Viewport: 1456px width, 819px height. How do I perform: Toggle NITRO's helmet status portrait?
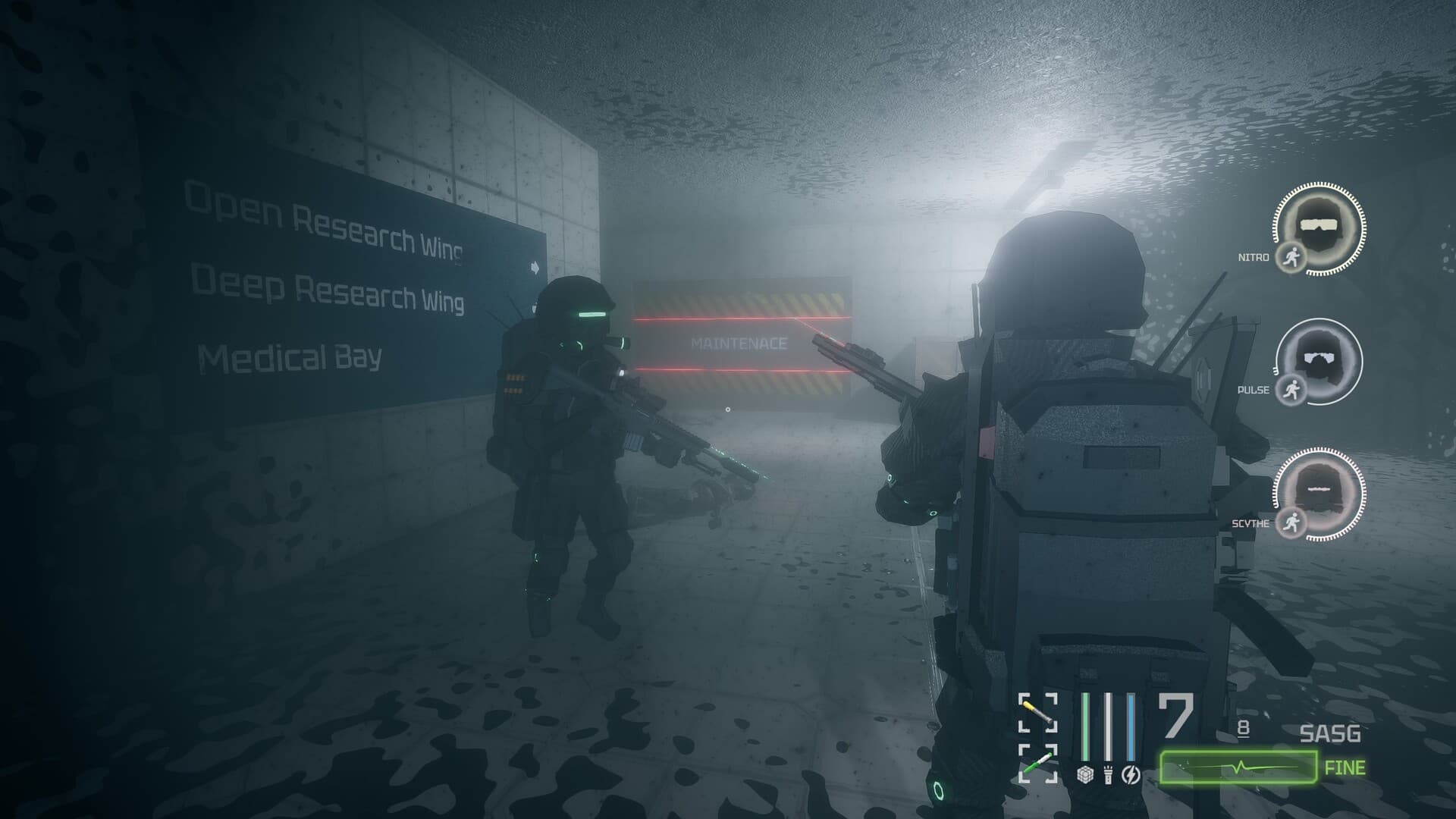1318,224
